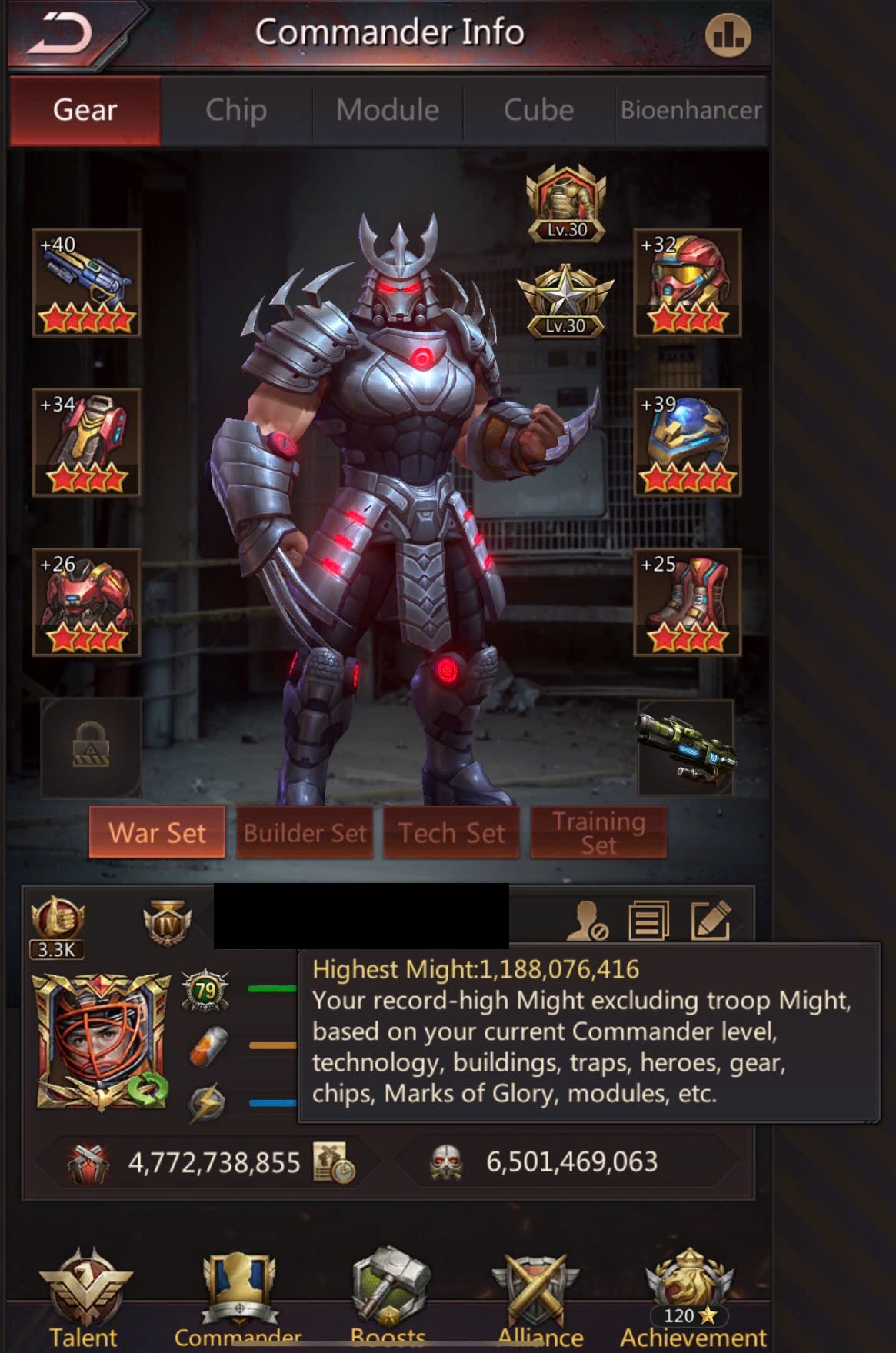Select the +26 red armor slot

(87, 602)
